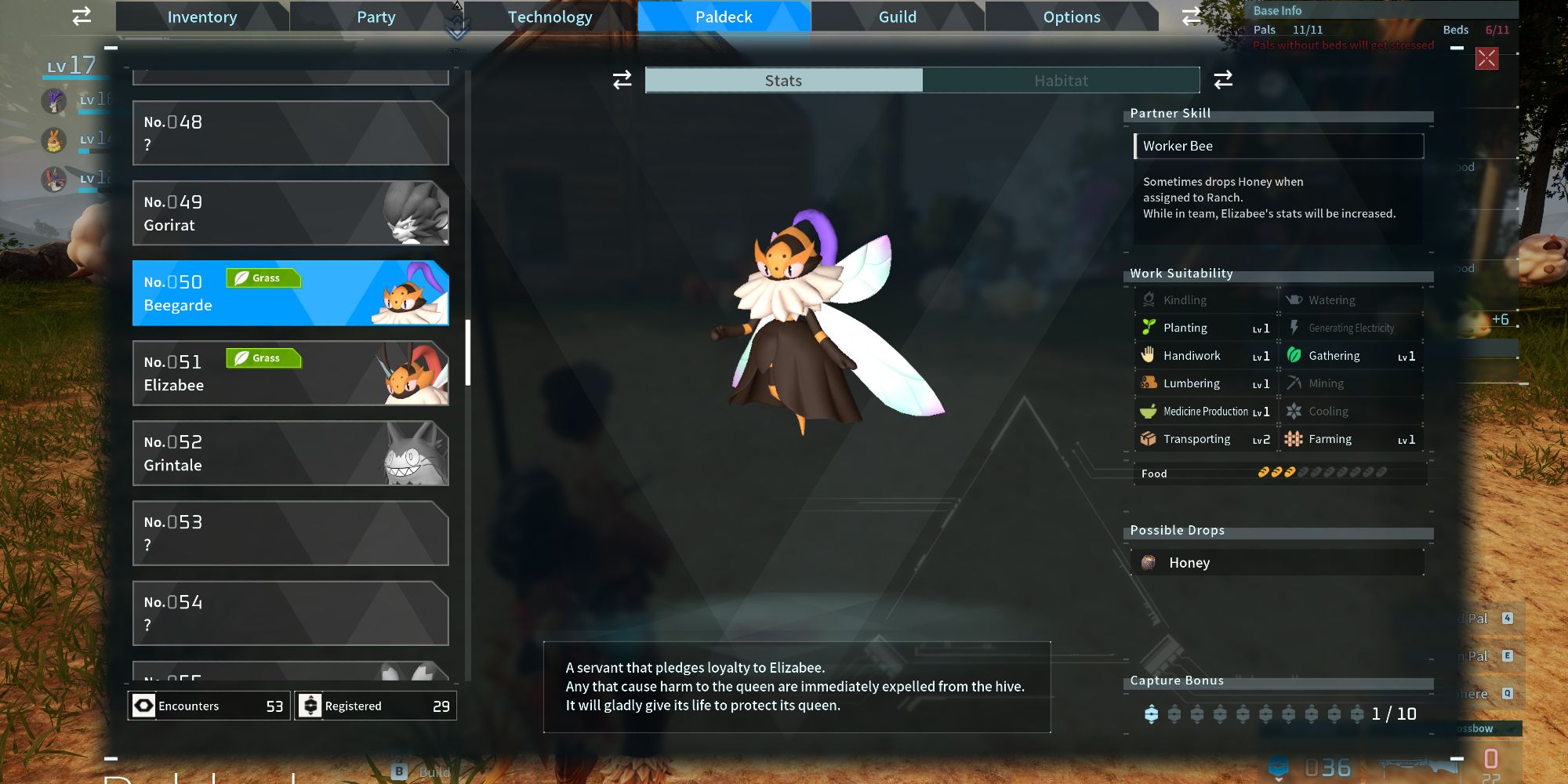The height and width of the screenshot is (784, 1568).
Task: Select the Honey possible drop
Action: pos(1276,563)
